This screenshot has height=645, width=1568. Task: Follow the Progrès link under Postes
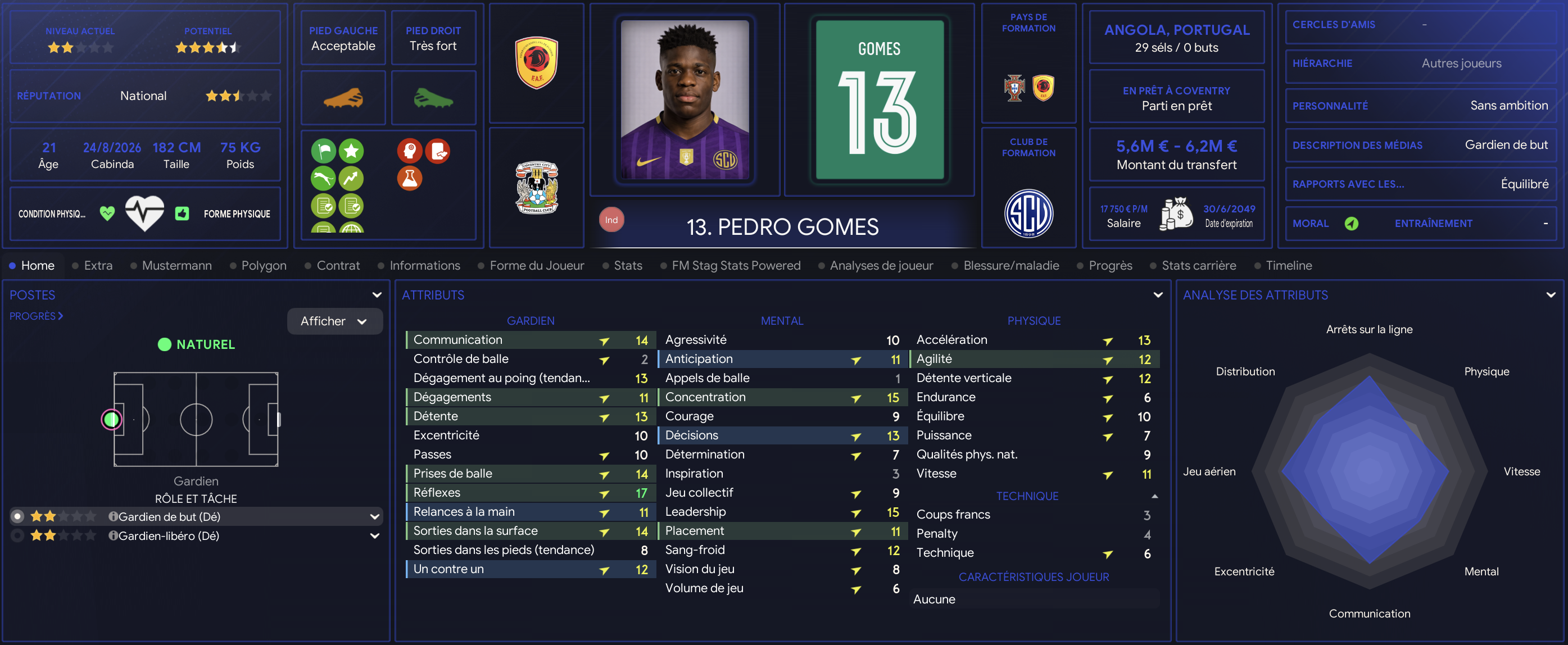pos(36,316)
